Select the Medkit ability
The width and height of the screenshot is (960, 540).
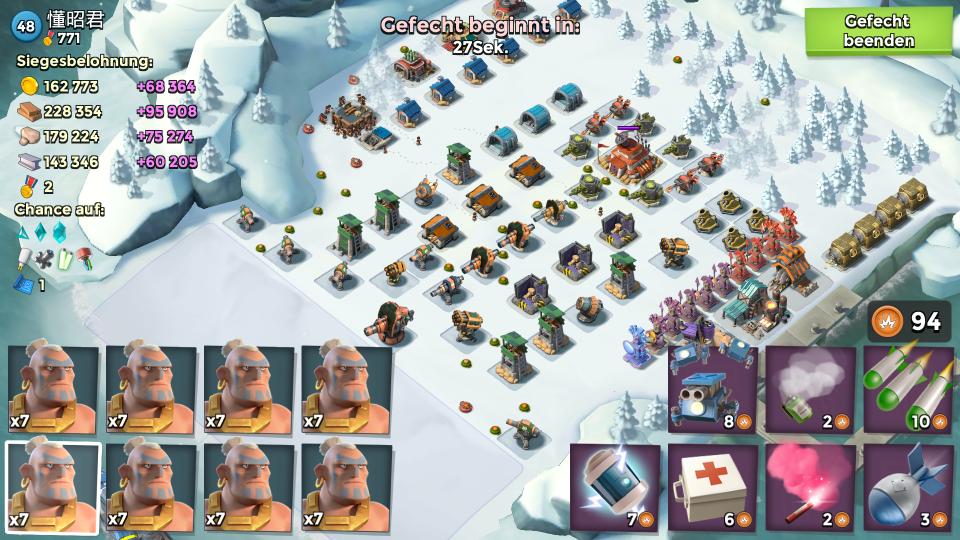pyautogui.click(x=713, y=487)
